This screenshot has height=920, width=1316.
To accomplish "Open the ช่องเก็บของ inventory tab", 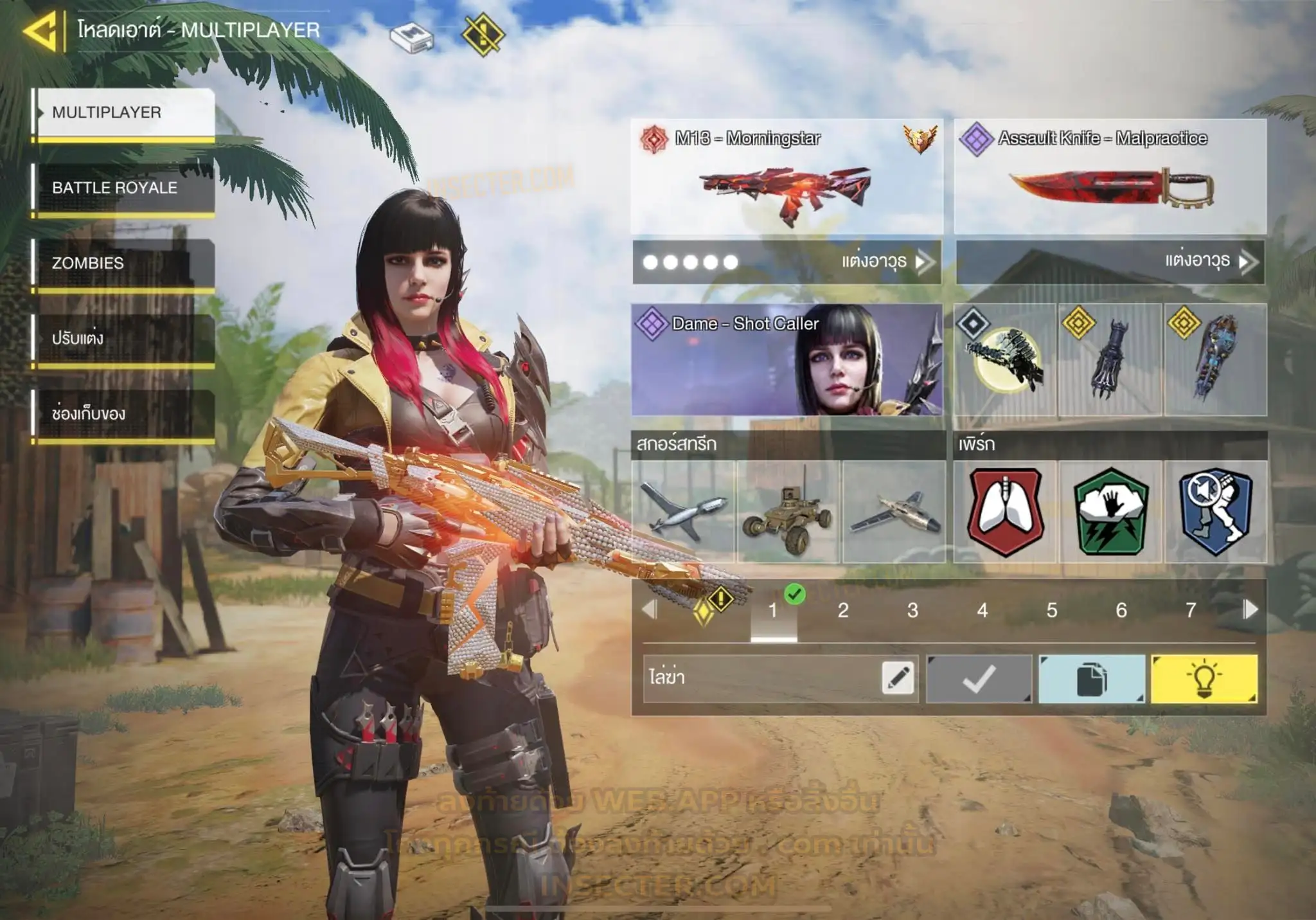I will (123, 413).
